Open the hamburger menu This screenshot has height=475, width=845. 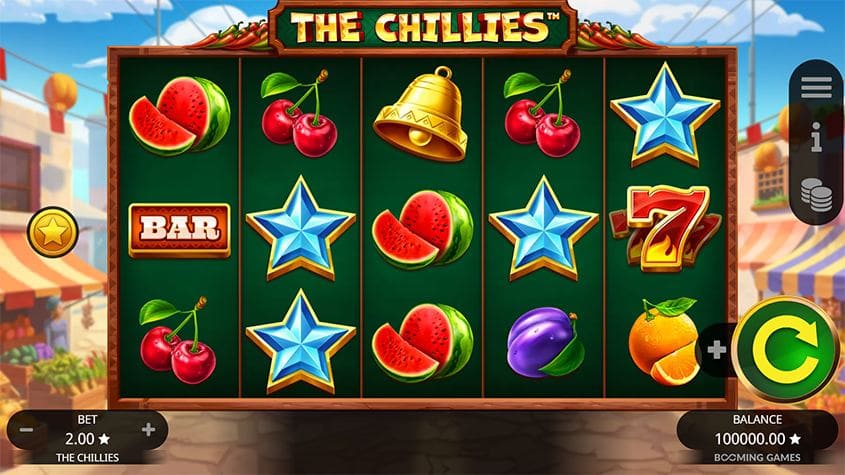coord(816,87)
